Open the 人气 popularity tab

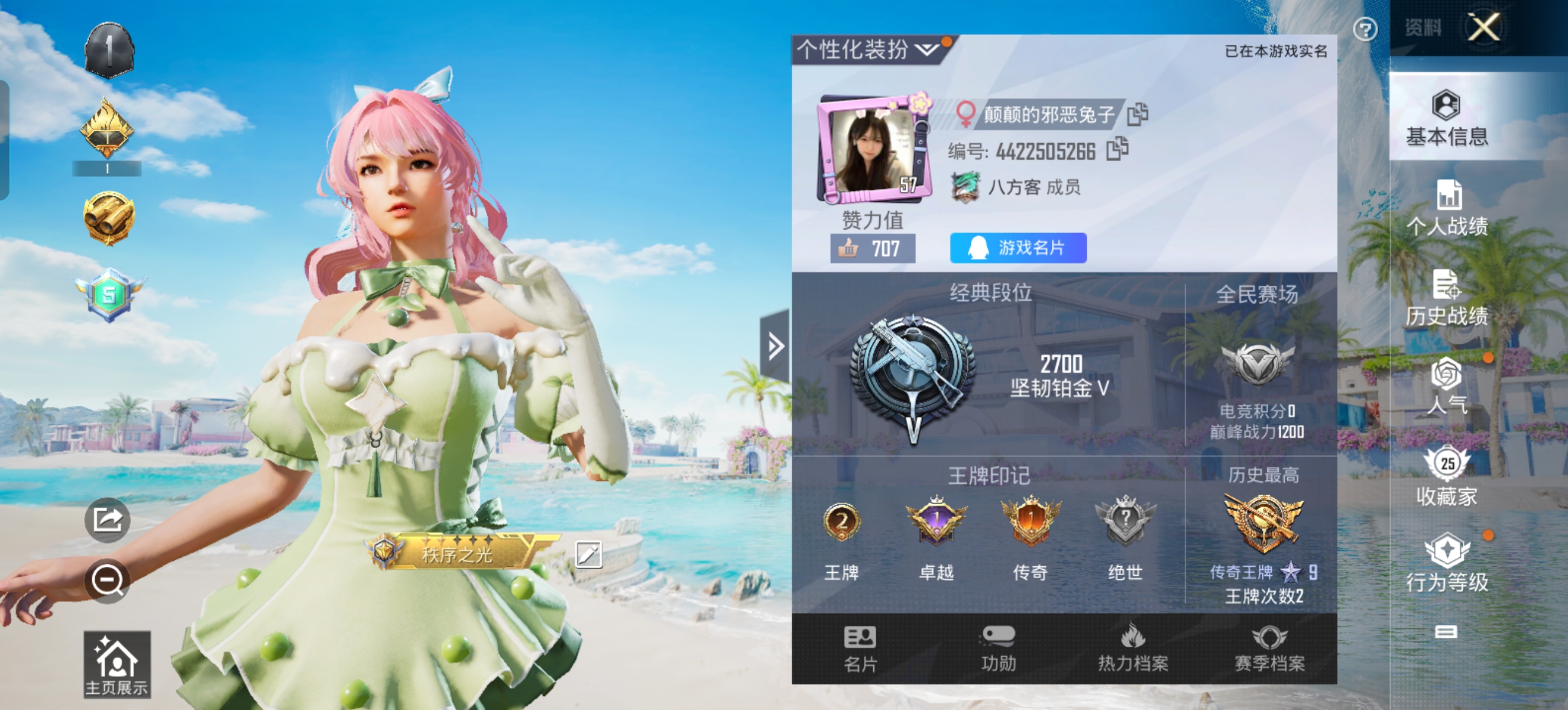point(1446,386)
